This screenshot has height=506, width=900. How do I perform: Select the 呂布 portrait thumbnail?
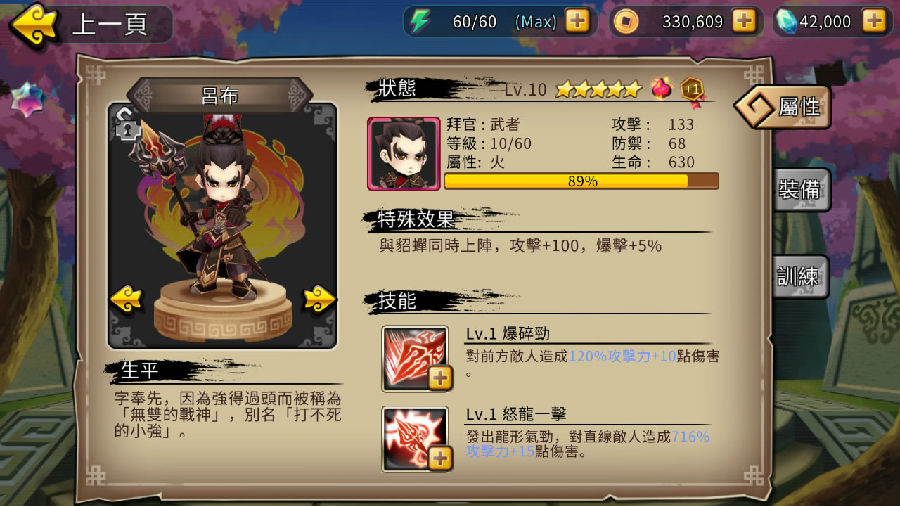tap(404, 153)
